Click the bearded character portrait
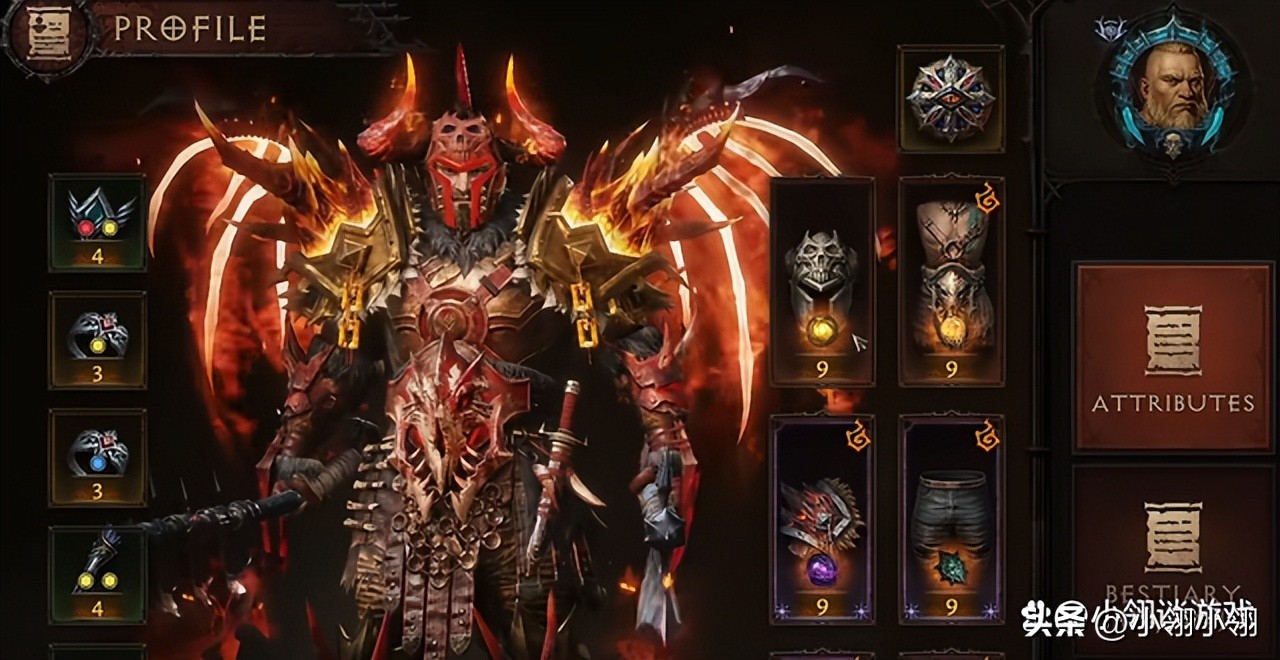 click(x=1171, y=89)
